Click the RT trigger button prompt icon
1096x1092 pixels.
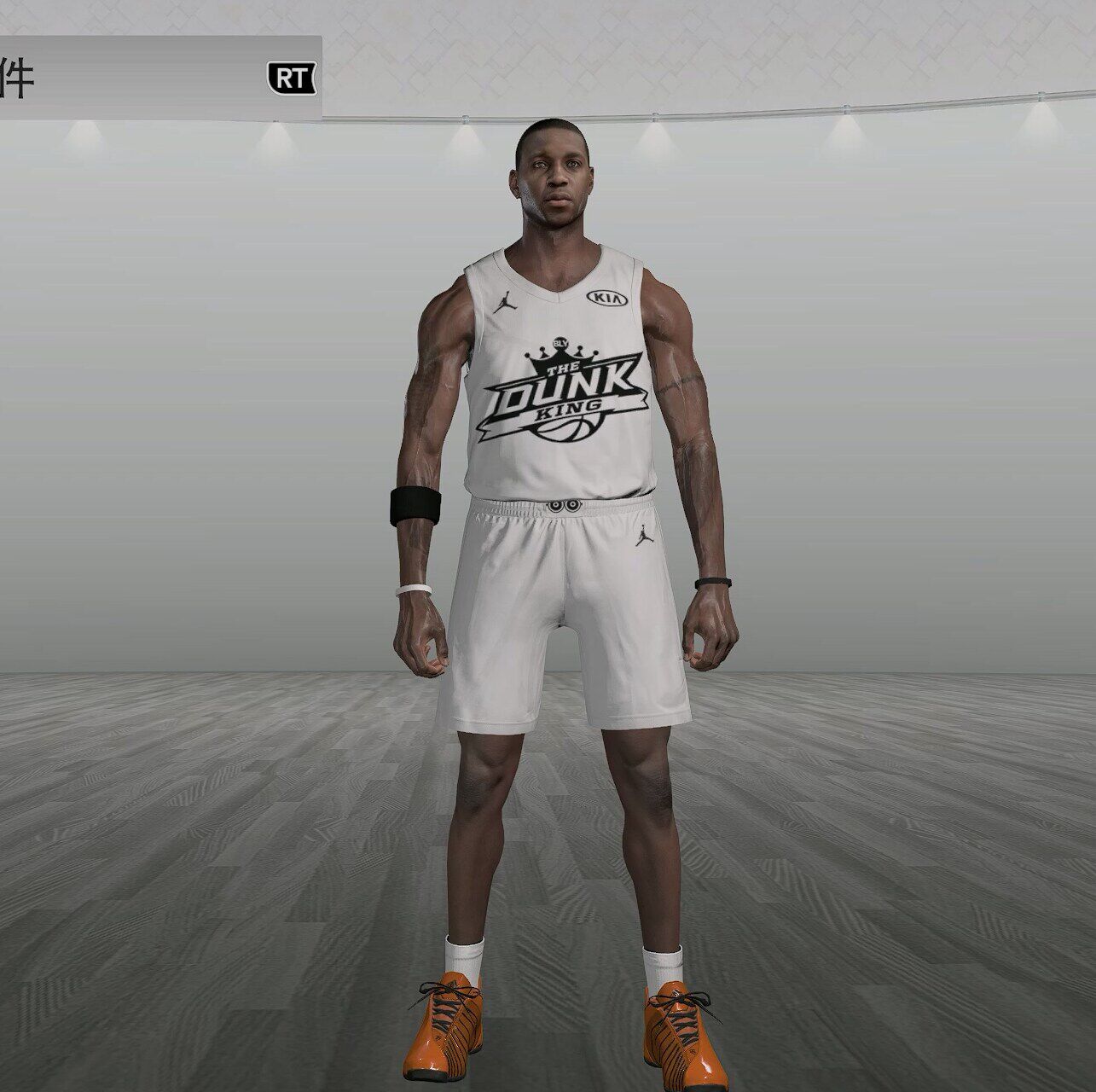[x=290, y=77]
